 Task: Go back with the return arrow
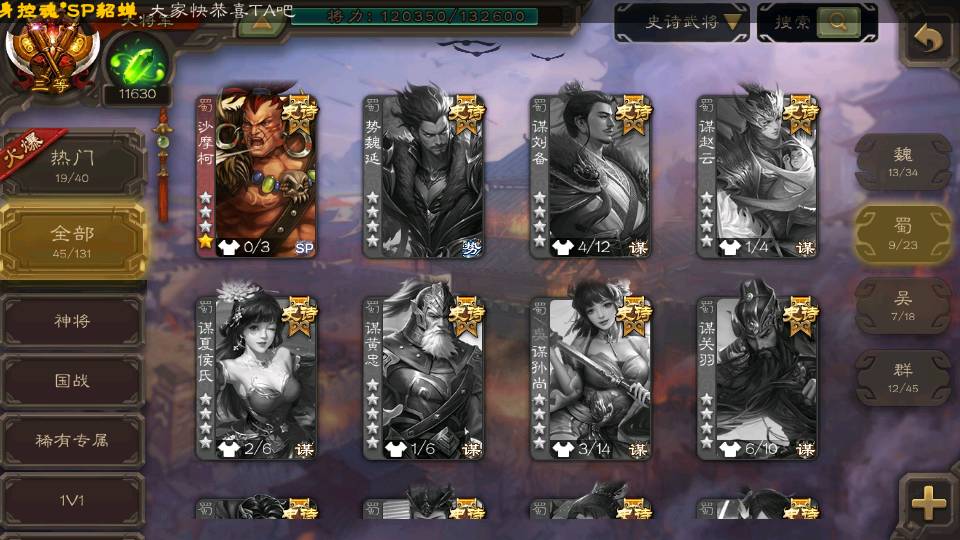(x=929, y=40)
